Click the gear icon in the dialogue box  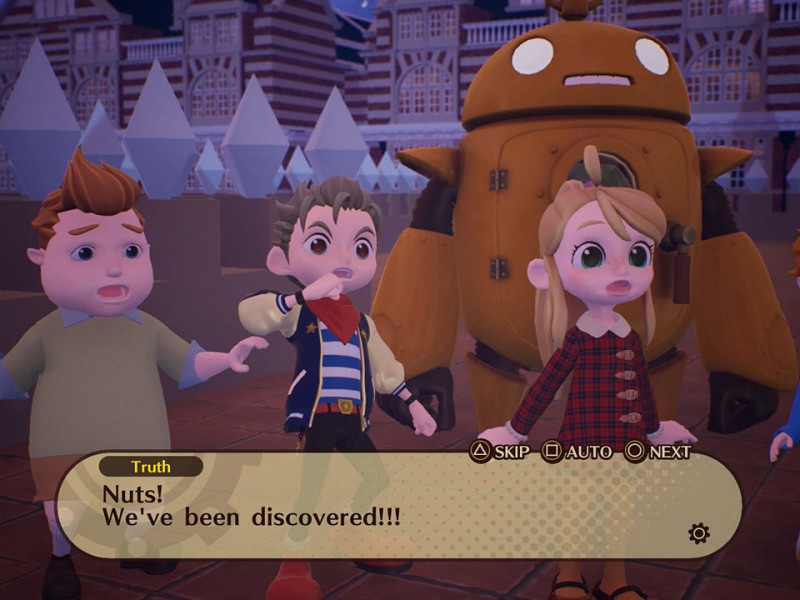click(699, 533)
